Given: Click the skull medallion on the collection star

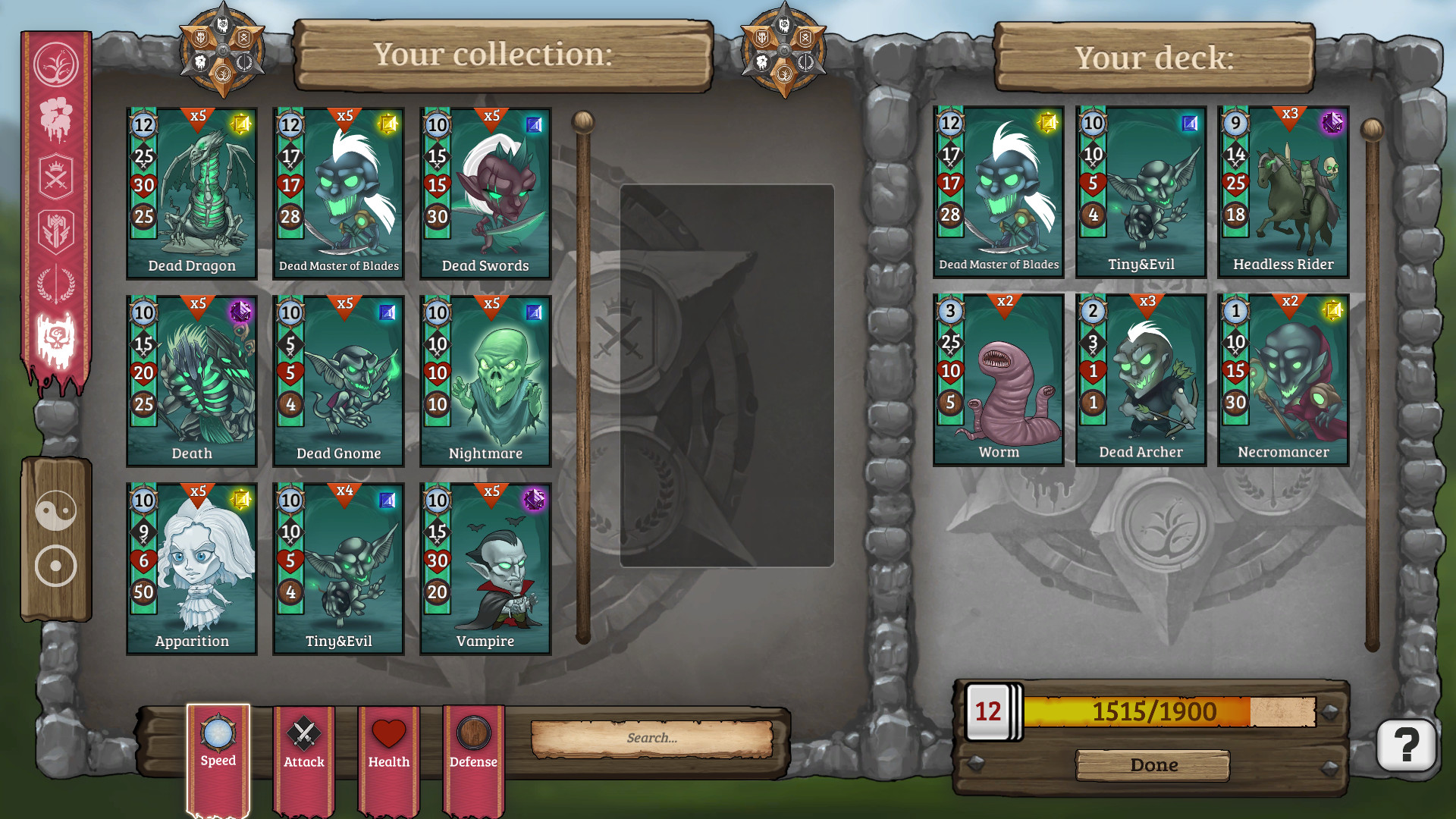Looking at the screenshot, I should click(222, 24).
